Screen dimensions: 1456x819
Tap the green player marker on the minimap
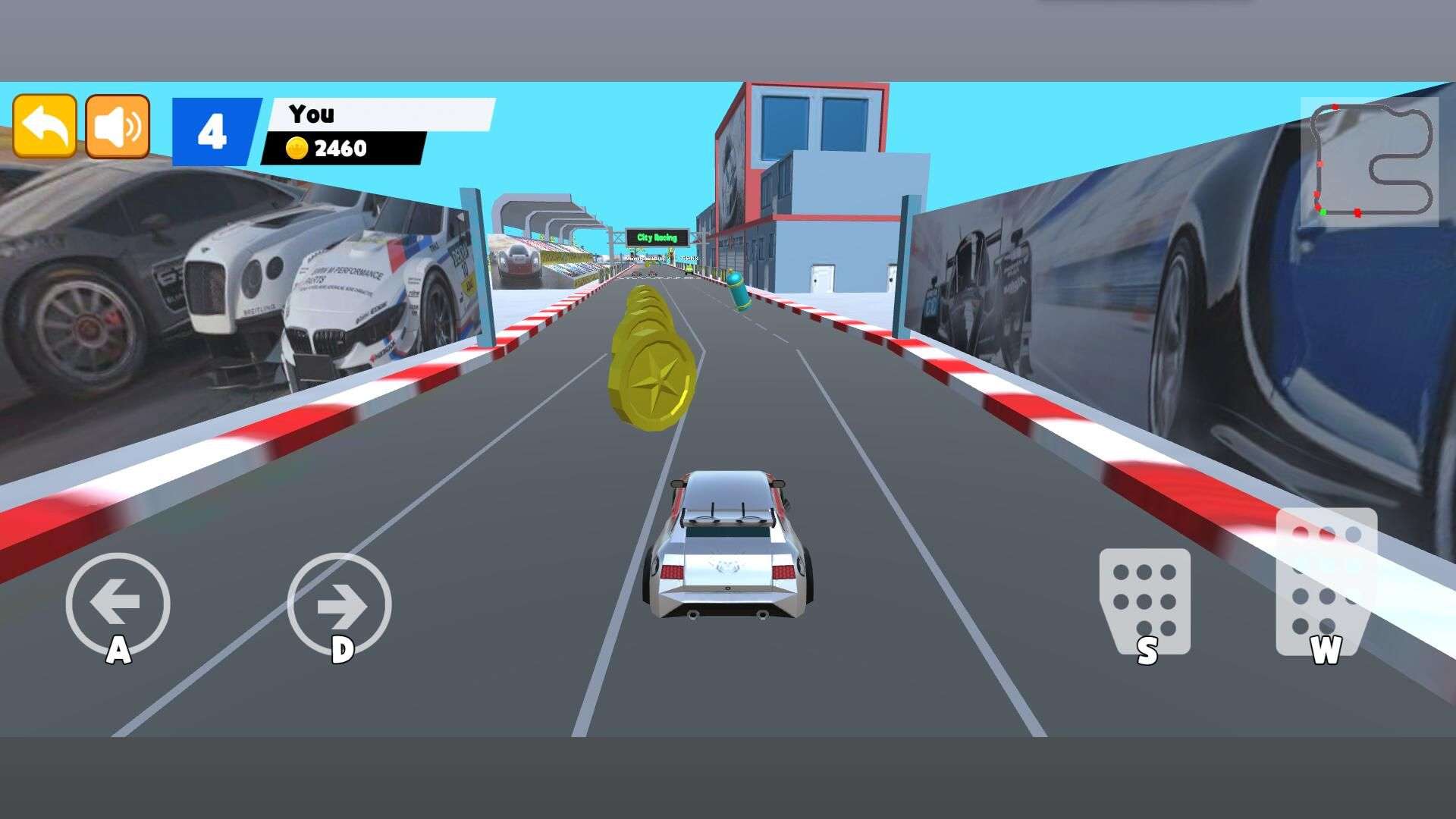(1323, 212)
